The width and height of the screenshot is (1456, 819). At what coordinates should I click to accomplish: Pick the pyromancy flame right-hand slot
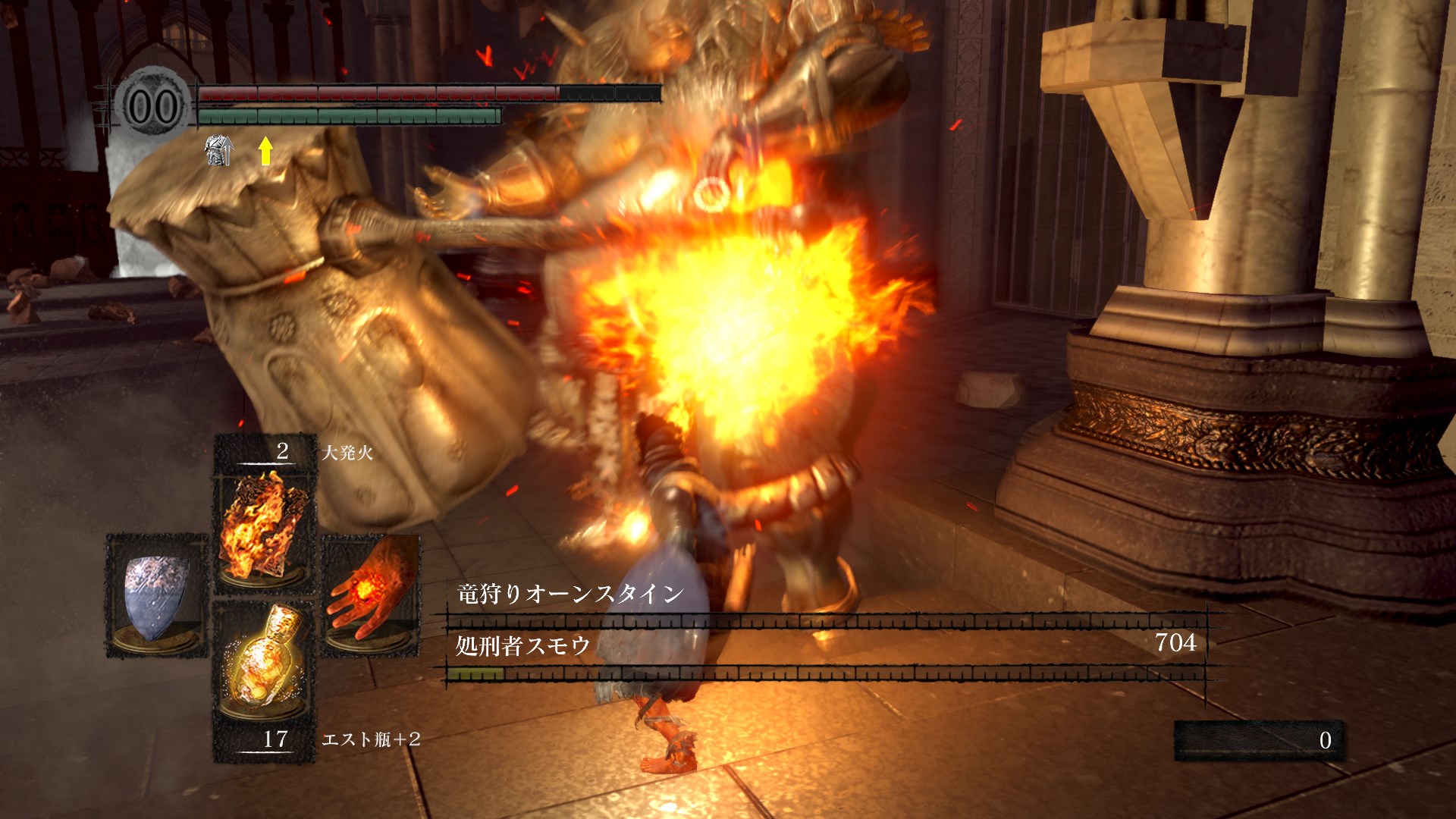[371, 595]
